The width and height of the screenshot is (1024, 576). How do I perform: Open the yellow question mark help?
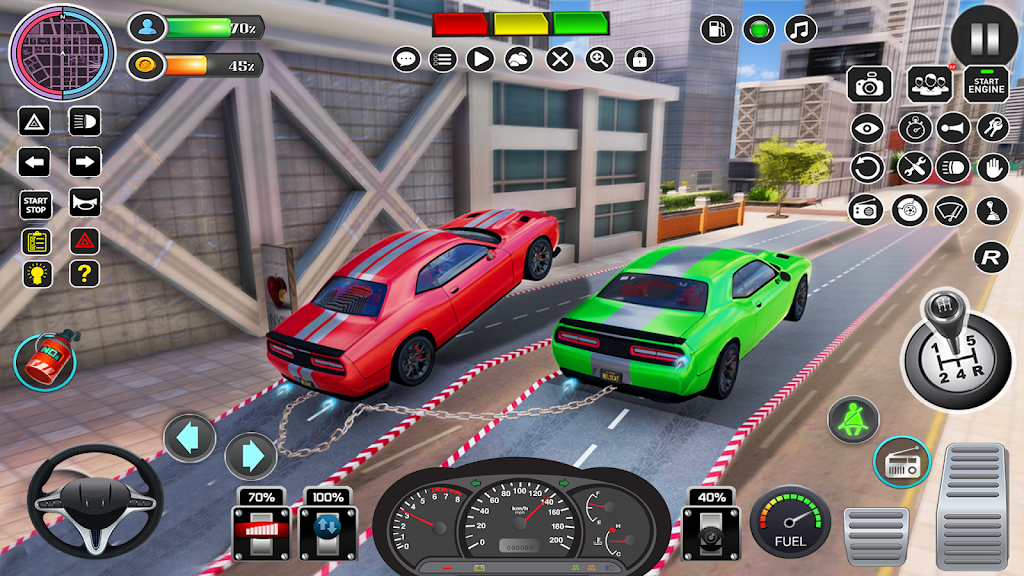(85, 272)
